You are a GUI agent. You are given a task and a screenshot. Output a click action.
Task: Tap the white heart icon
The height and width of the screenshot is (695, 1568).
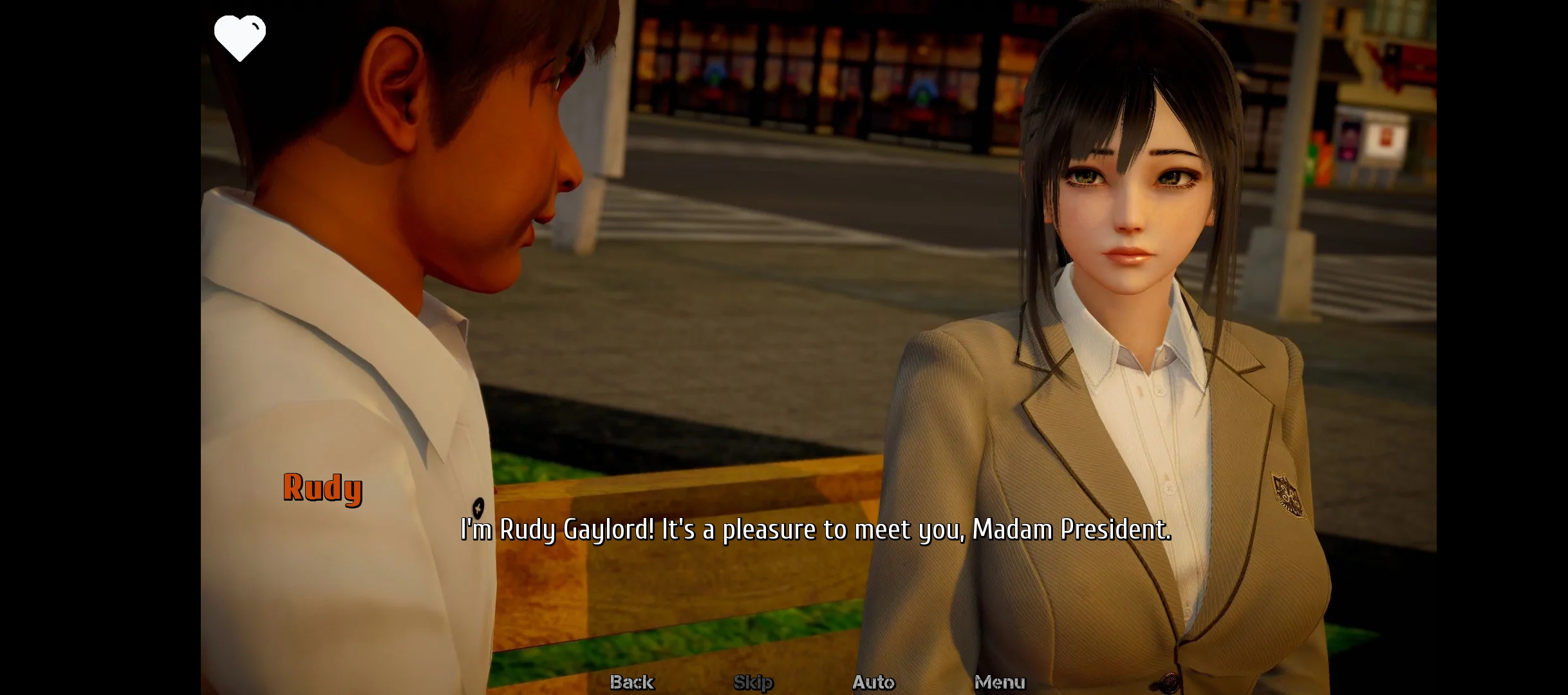pyautogui.click(x=239, y=38)
